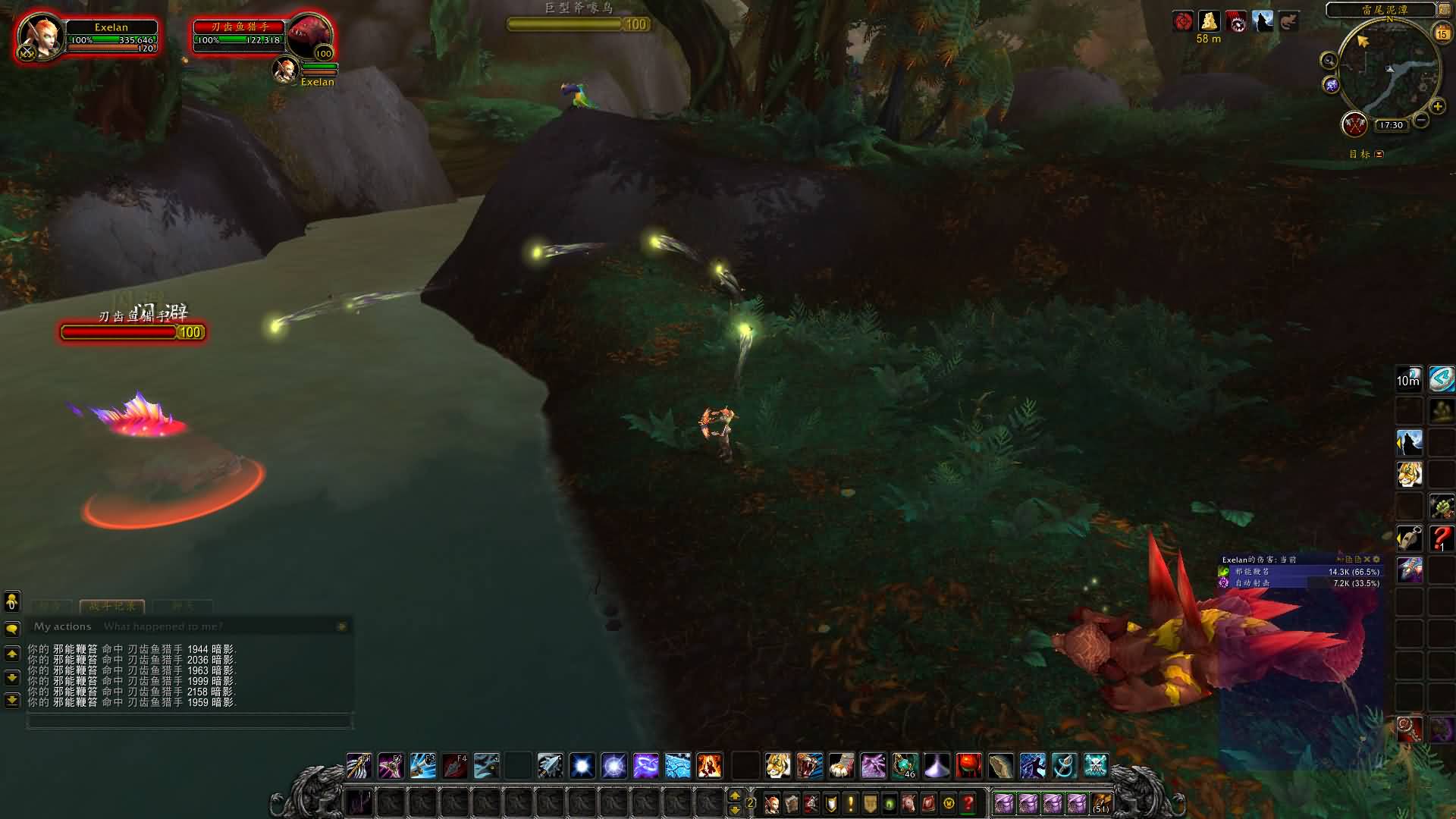Screen dimensions: 1456x819
Task: Select the cheese buff icon with 58 m
Action: (1209, 21)
